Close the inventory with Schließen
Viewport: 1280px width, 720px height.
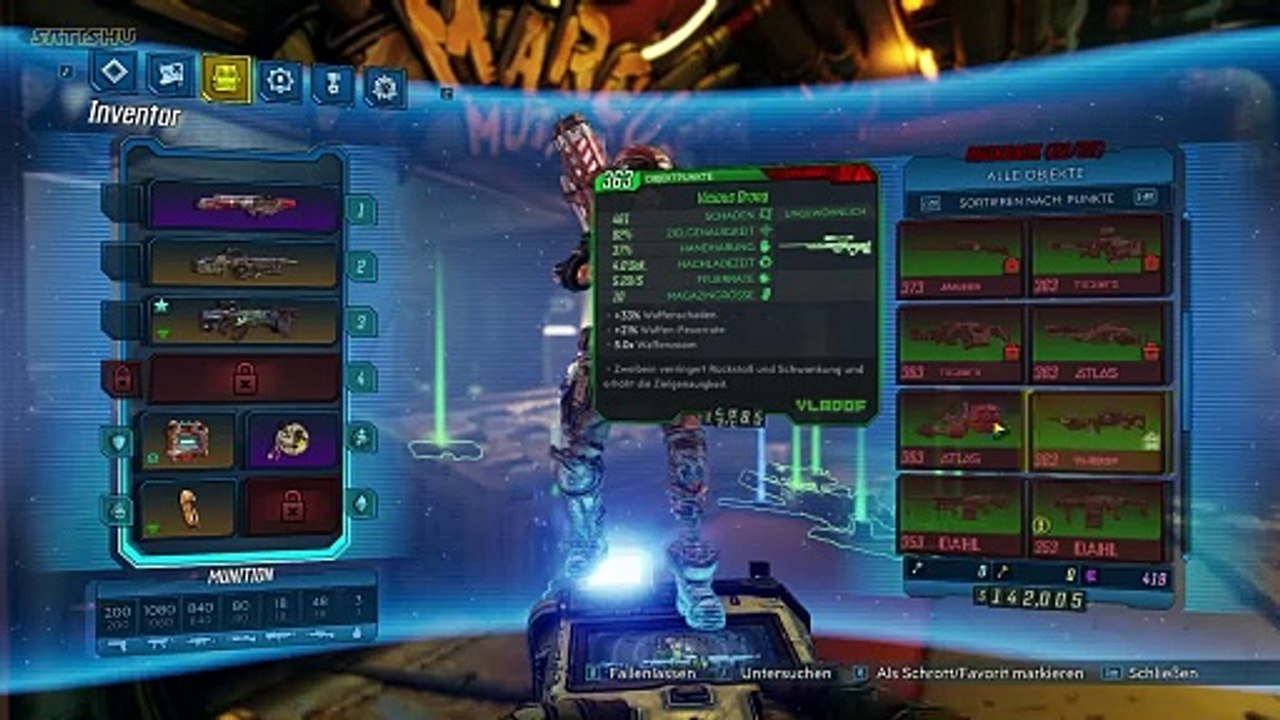1162,673
